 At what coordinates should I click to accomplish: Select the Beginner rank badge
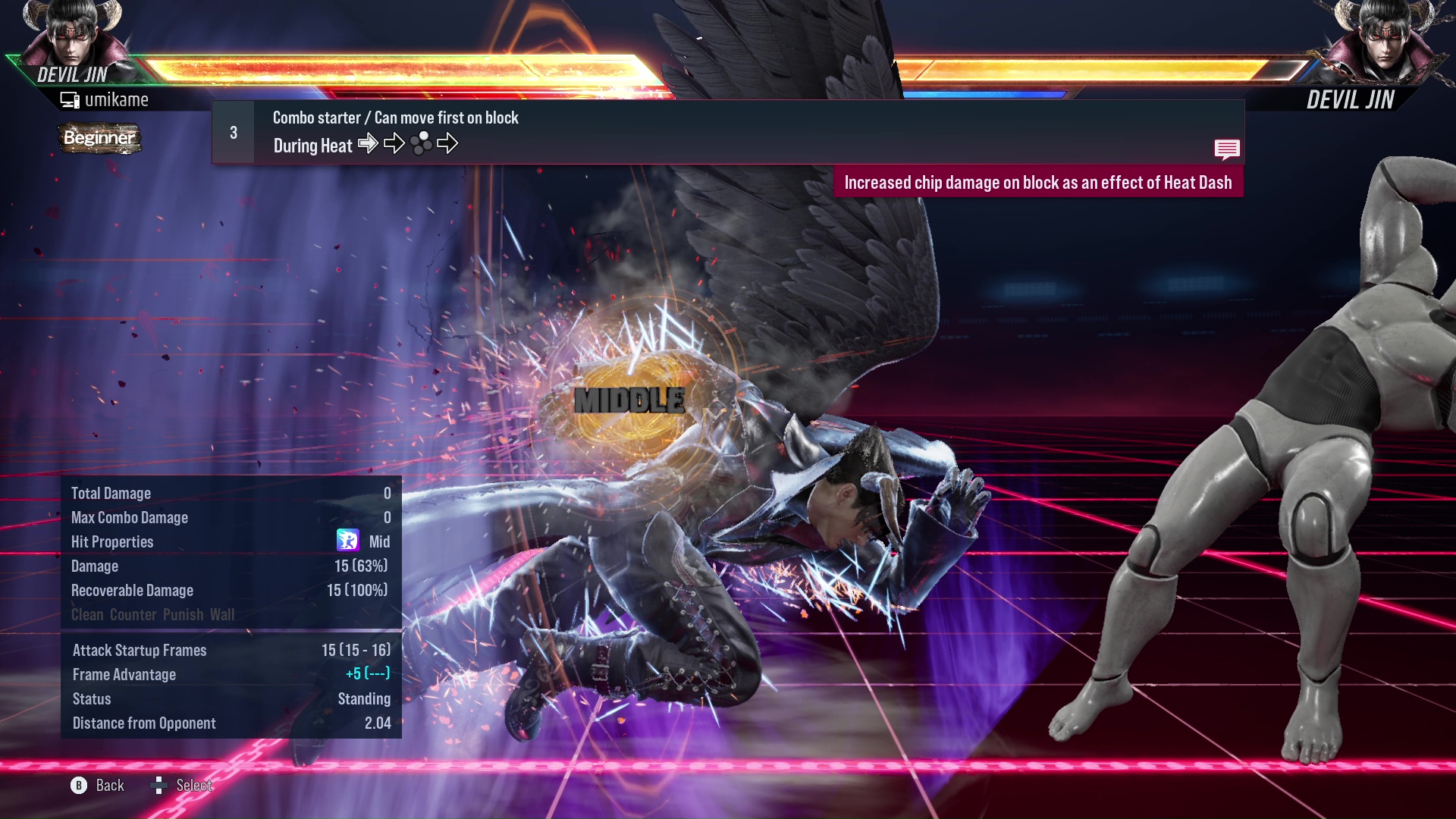point(99,138)
